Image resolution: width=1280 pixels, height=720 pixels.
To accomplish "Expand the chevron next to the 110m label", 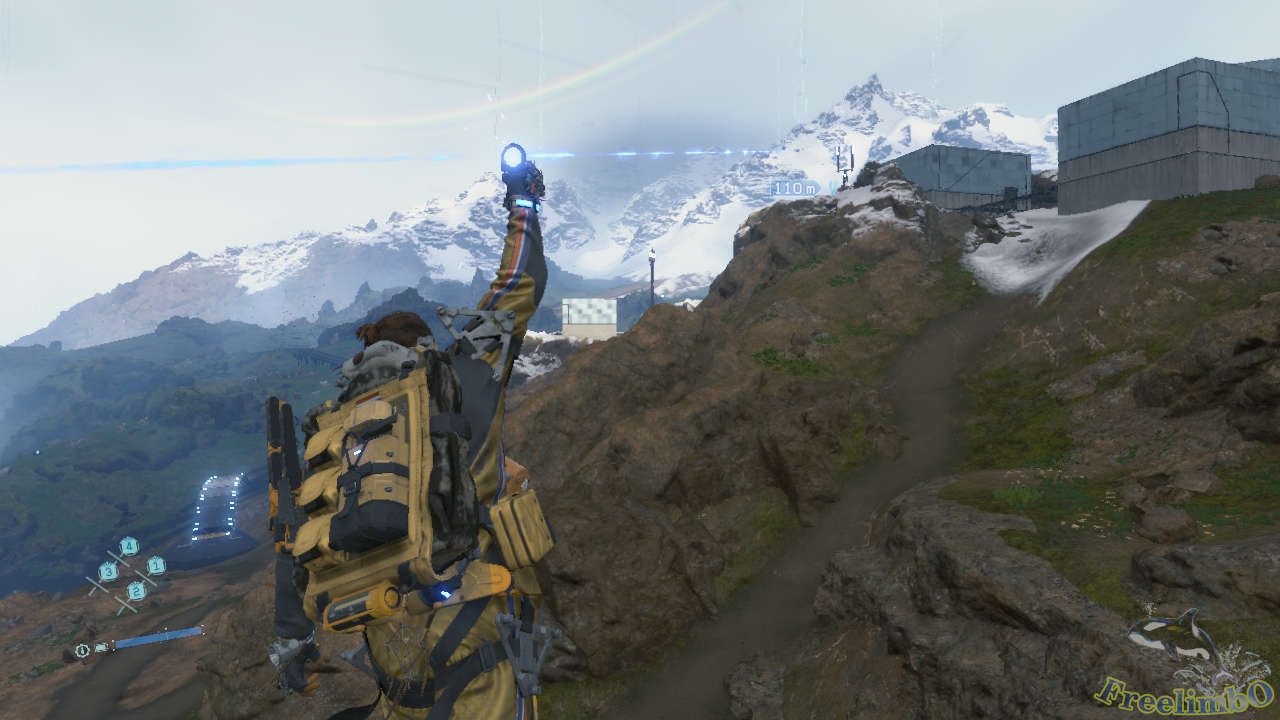I will tap(833, 187).
